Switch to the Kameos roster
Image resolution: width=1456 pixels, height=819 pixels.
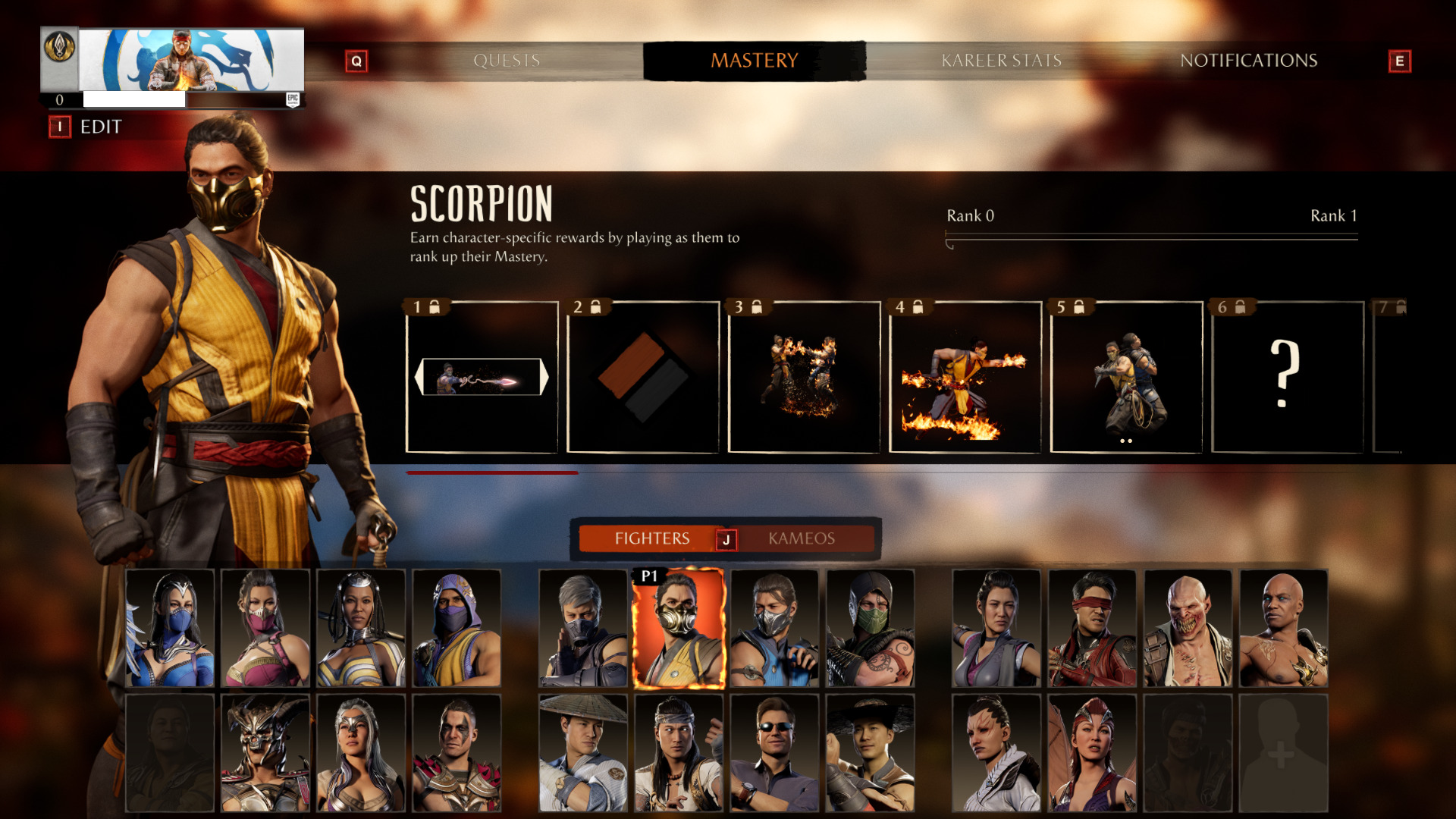[x=801, y=538]
